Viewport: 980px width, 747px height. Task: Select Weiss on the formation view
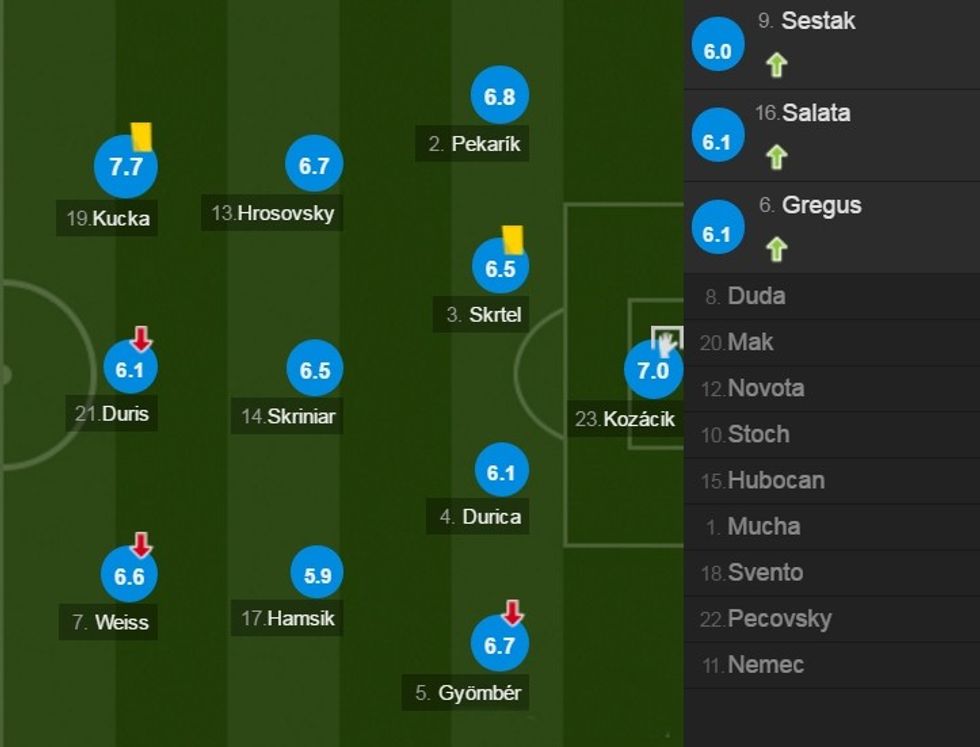click(130, 575)
